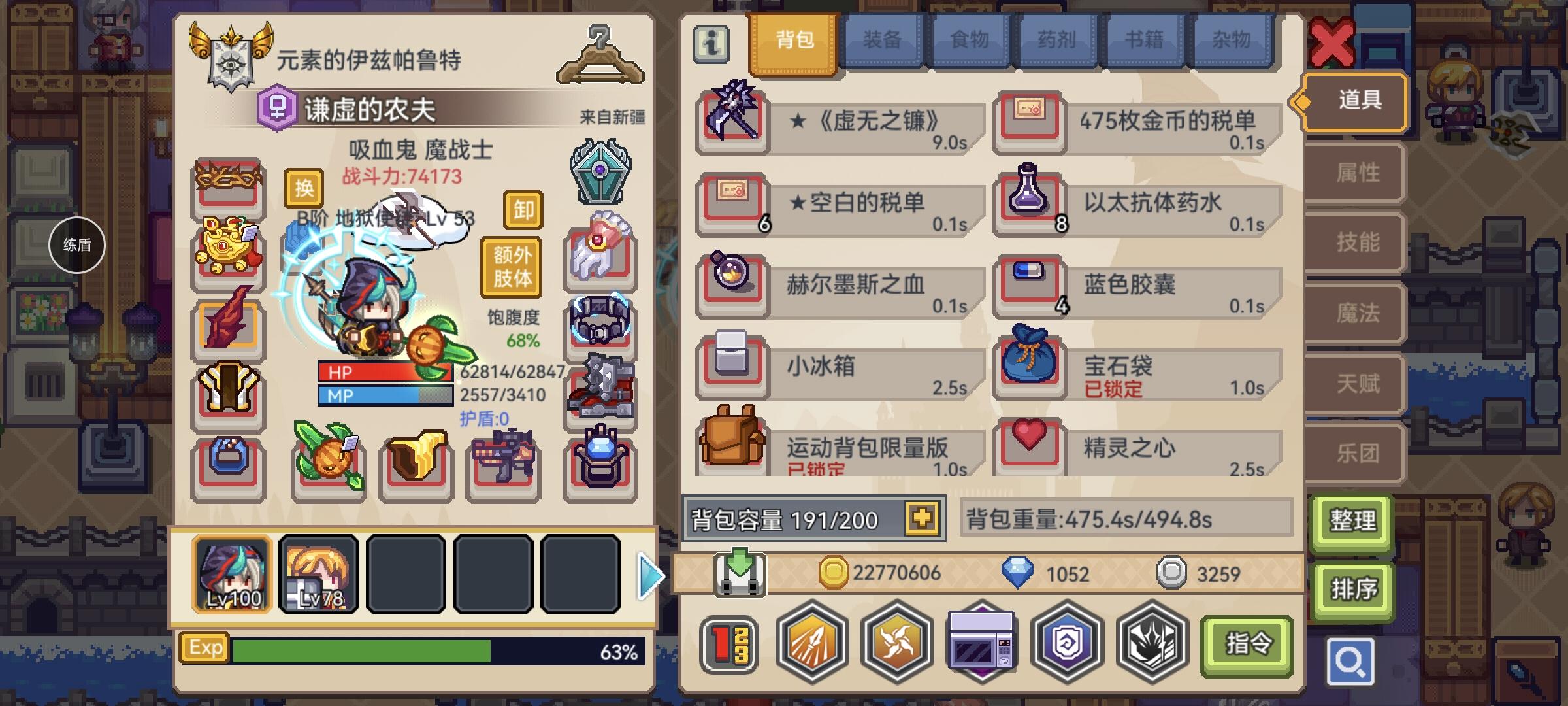Open the 杂物 category dropdown tab
This screenshot has width=1568, height=706.
pyautogui.click(x=1232, y=41)
